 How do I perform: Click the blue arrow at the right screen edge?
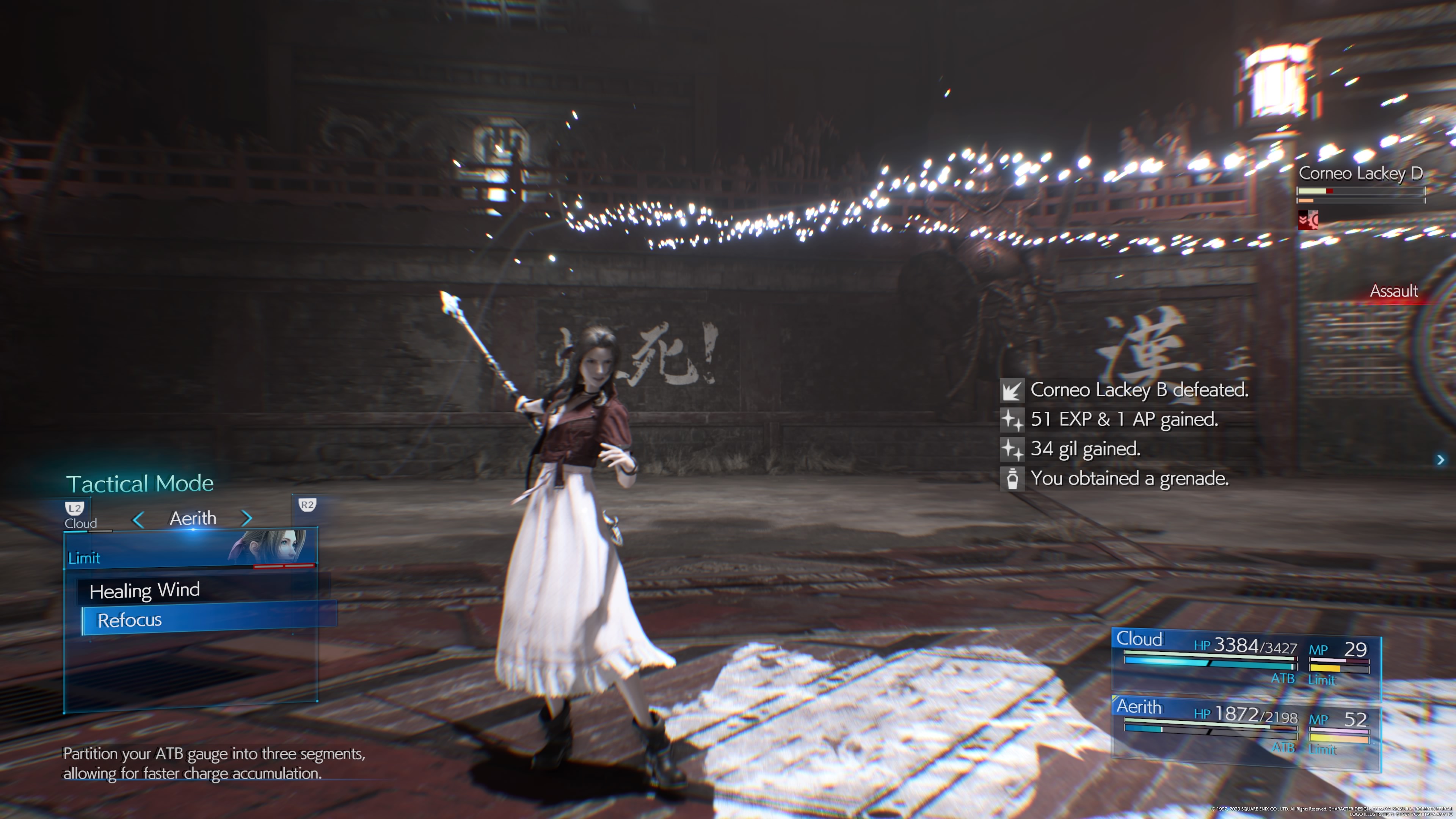tap(1440, 460)
